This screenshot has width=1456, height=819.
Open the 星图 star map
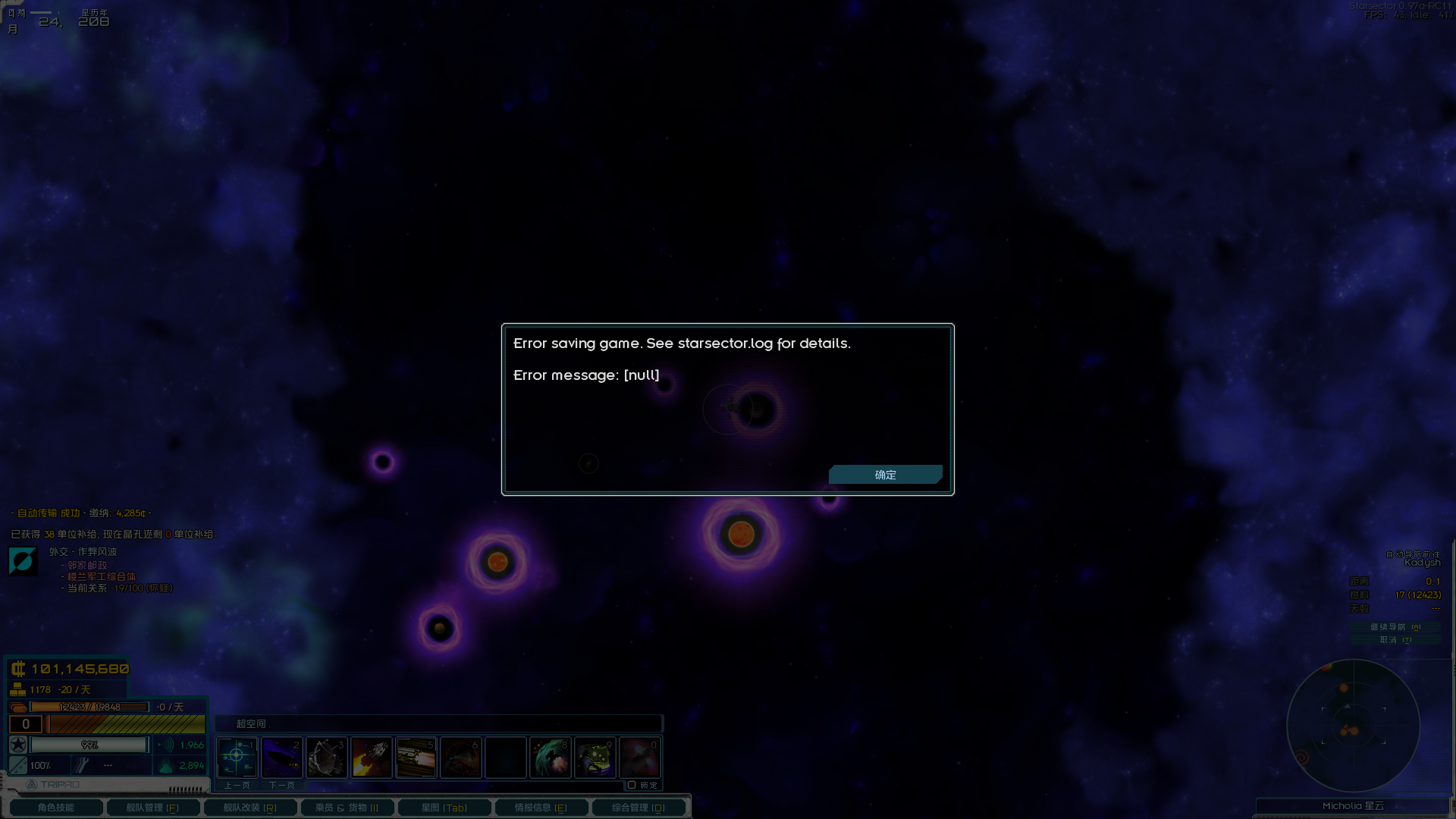[x=444, y=808]
